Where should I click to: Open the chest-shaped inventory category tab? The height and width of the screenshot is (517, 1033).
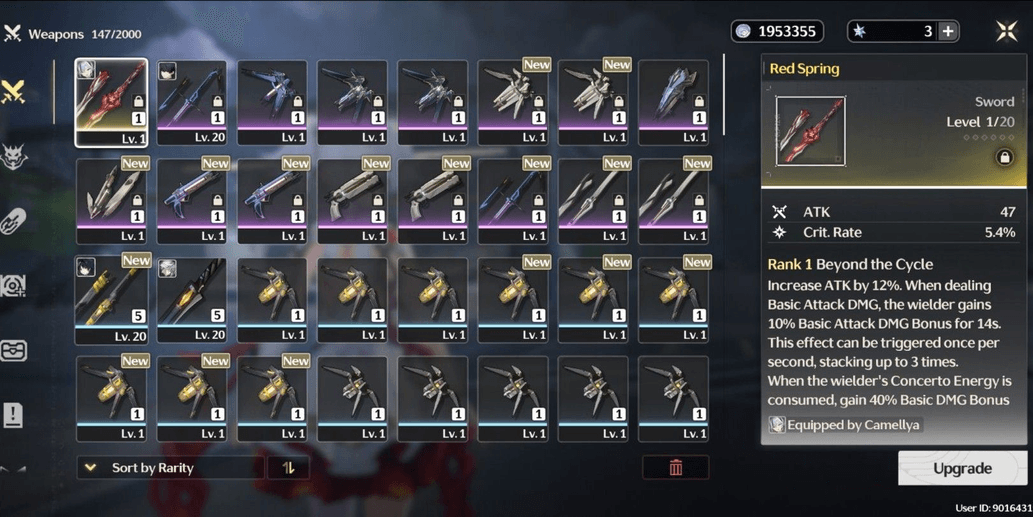coord(14,350)
